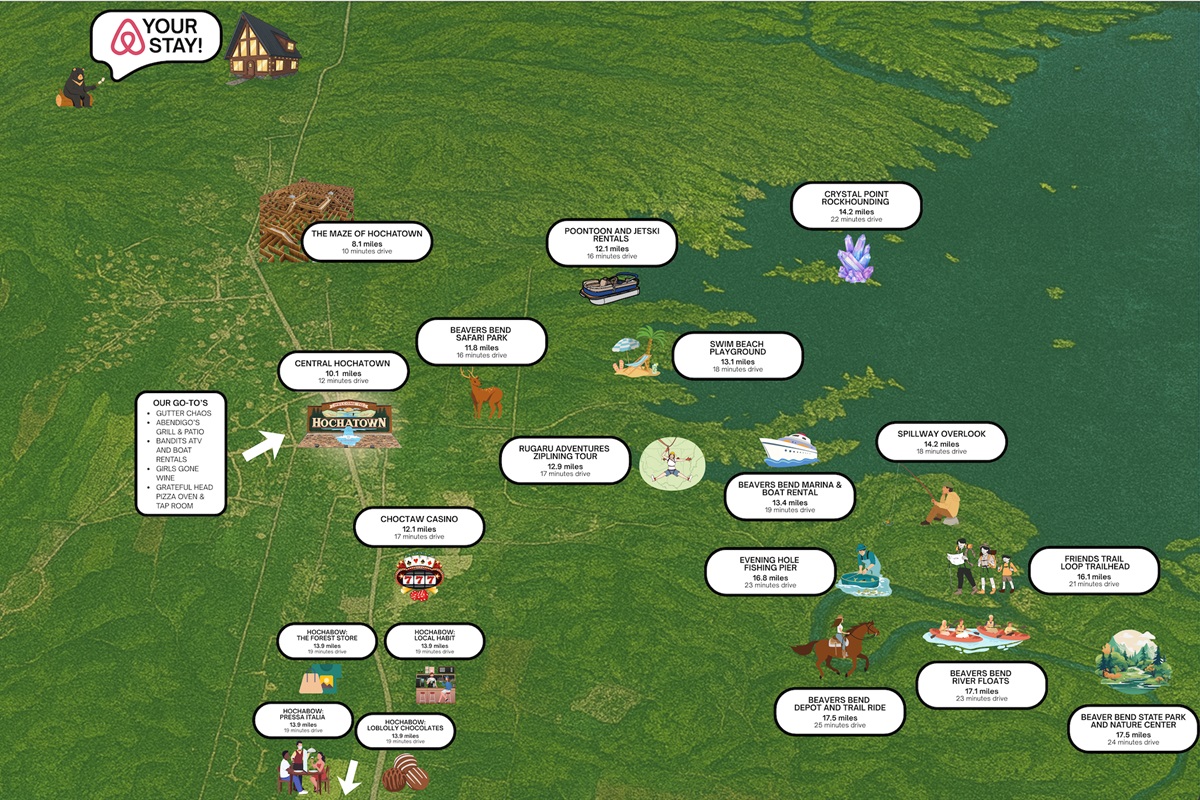This screenshot has height=800, width=1200.
Task: Select the Hochabow: Loblolly Chocolates label
Action: click(x=404, y=731)
